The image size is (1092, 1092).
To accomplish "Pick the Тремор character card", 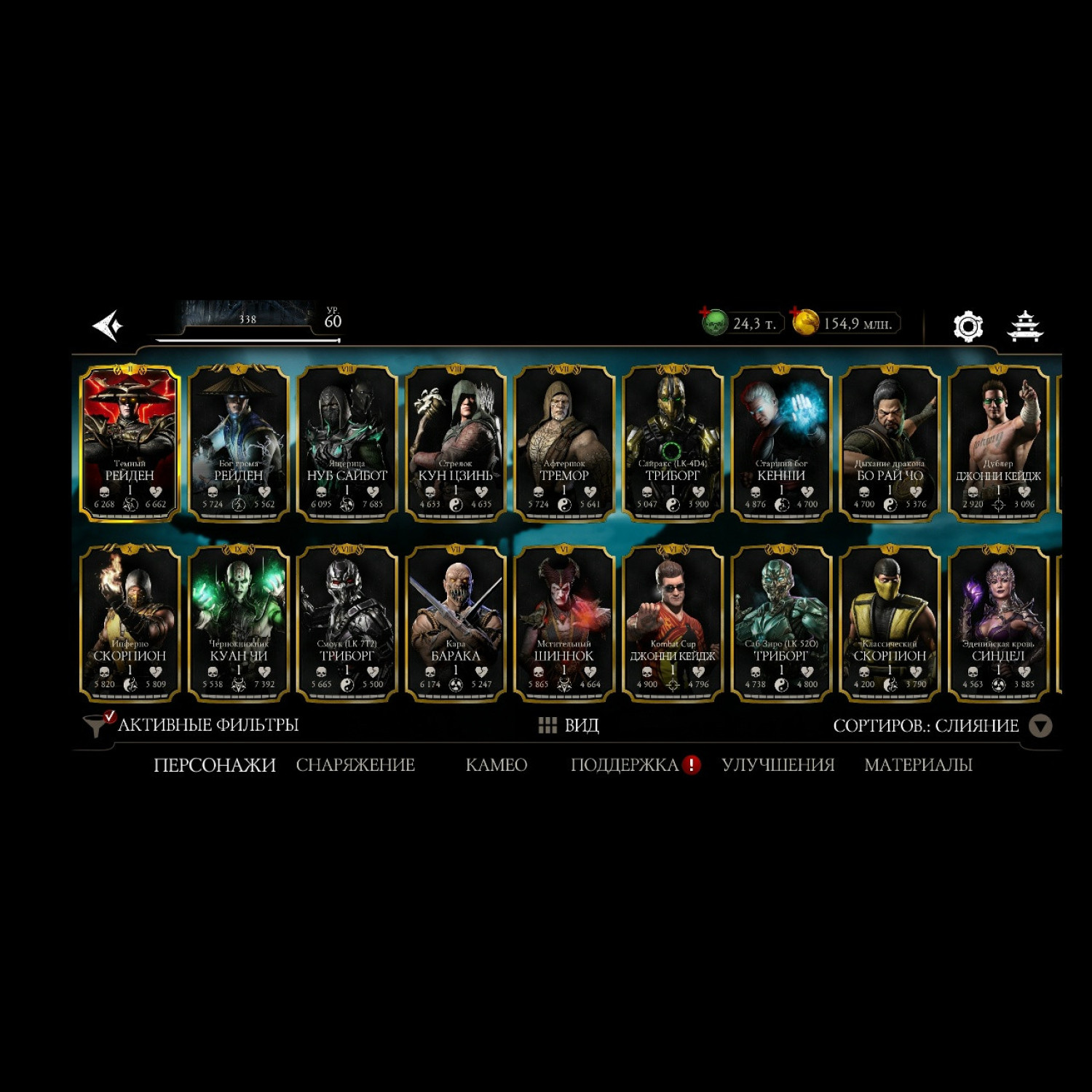I will point(564,443).
